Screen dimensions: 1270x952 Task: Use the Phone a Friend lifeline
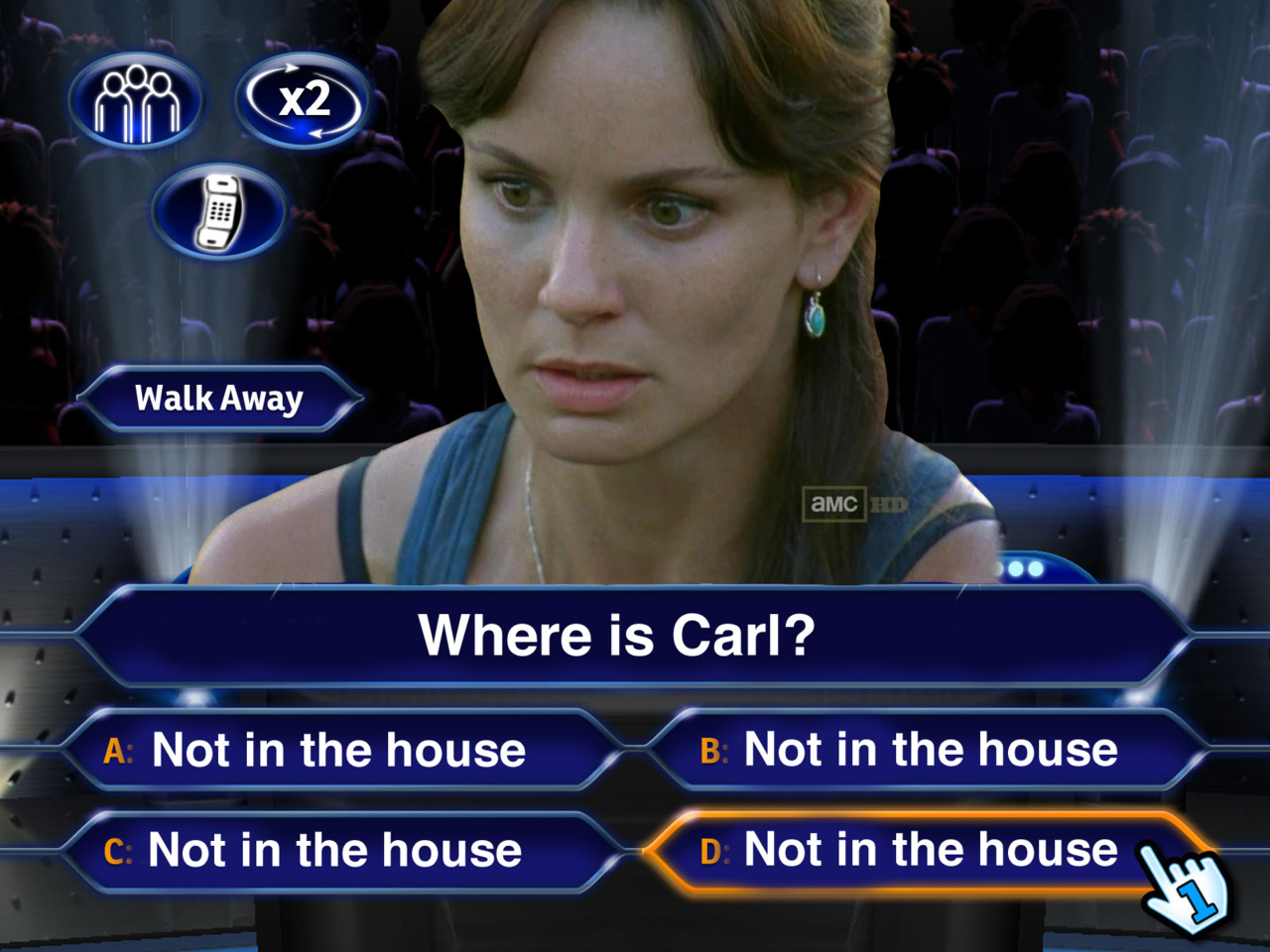pos(219,212)
